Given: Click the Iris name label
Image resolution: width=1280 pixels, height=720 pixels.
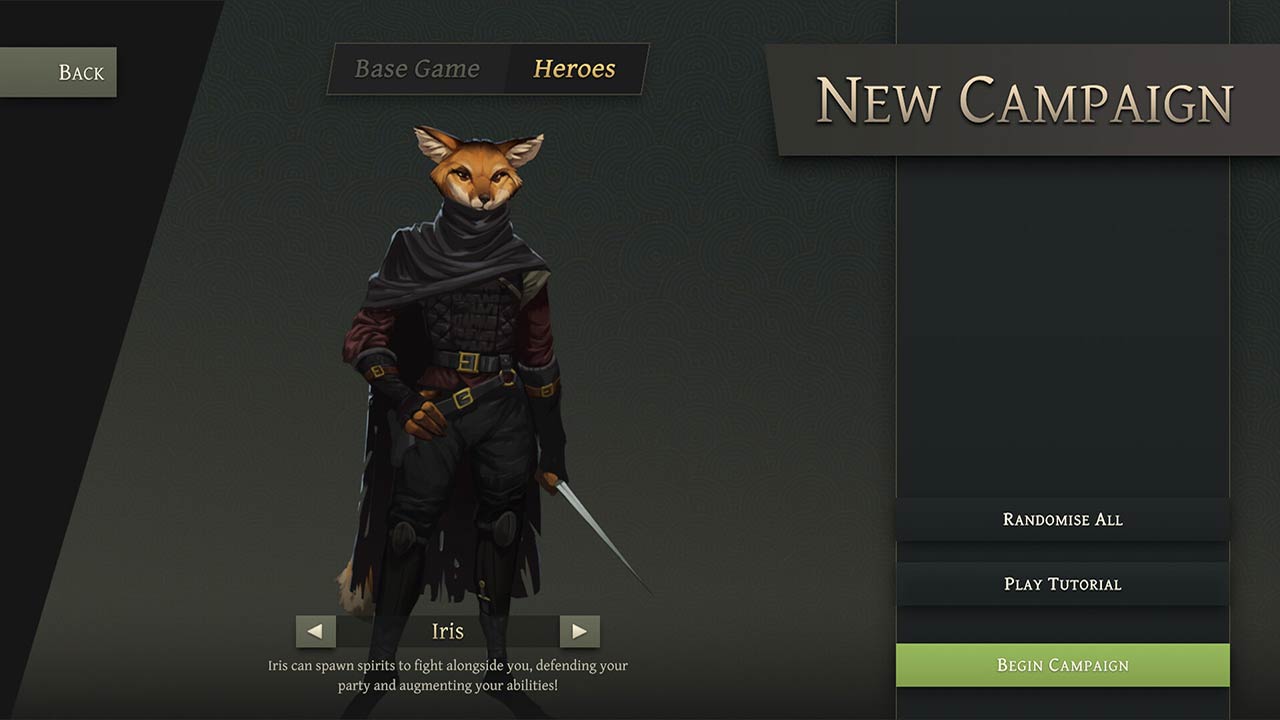Looking at the screenshot, I should [x=448, y=631].
